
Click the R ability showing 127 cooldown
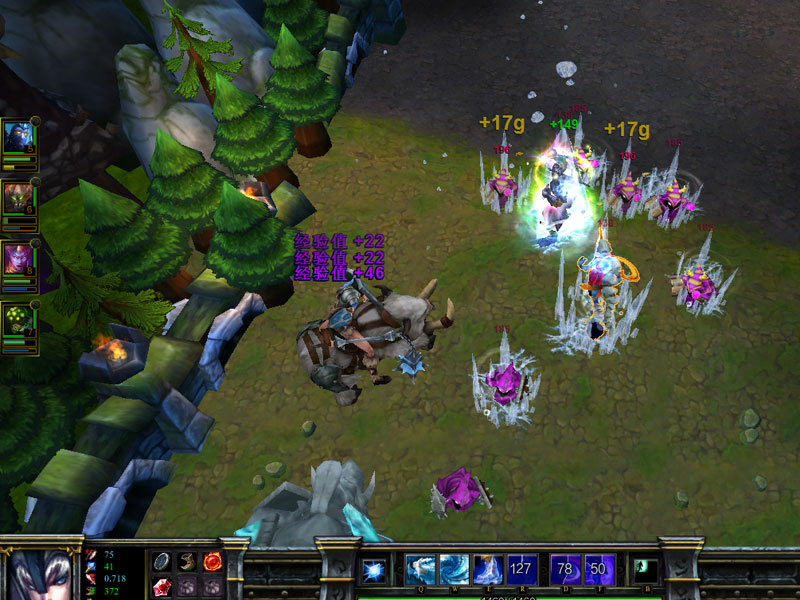[522, 569]
